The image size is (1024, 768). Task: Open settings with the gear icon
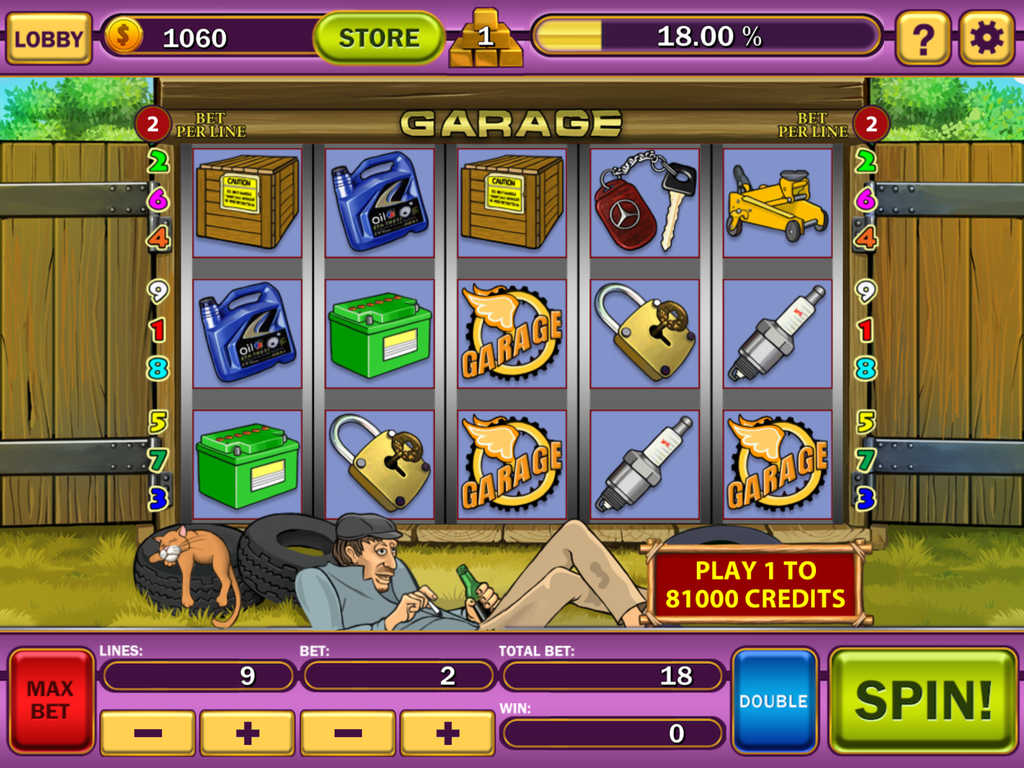point(986,38)
